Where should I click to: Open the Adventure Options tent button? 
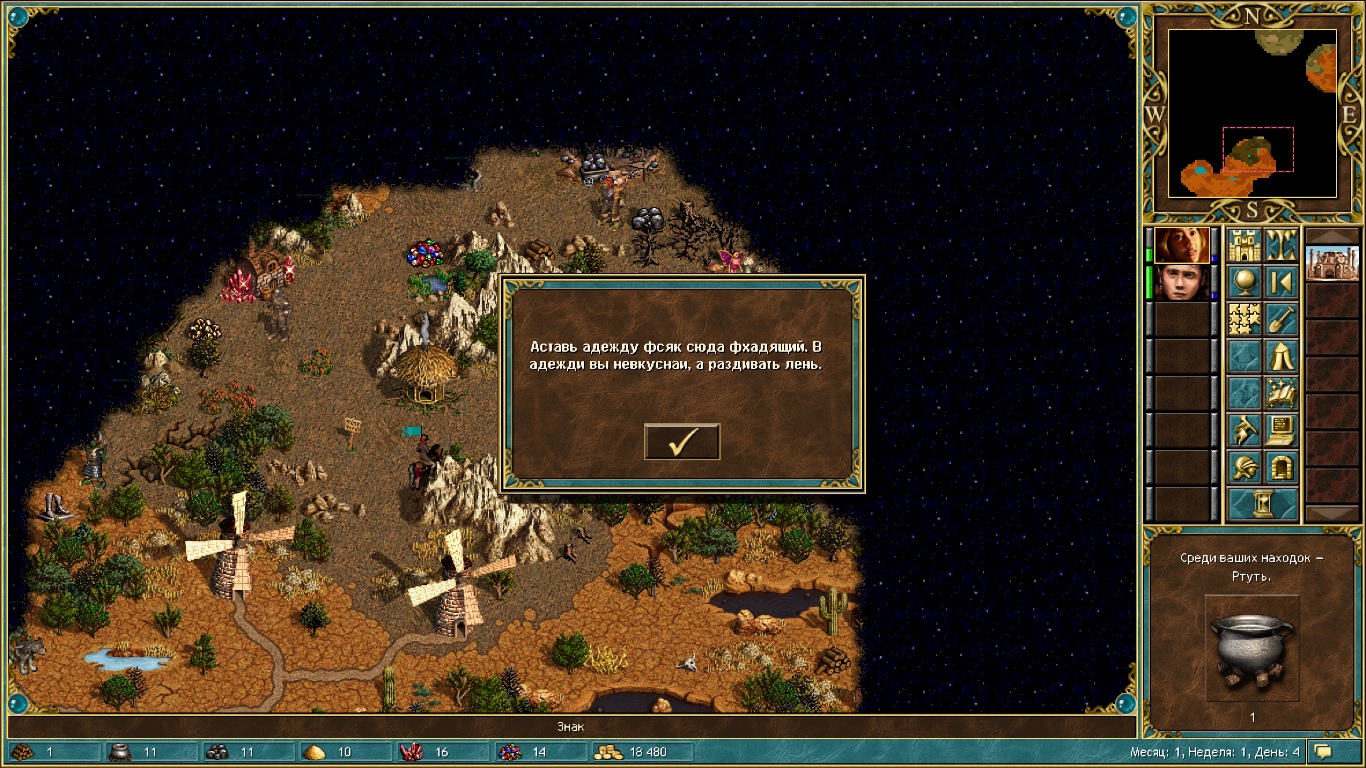tap(1281, 356)
